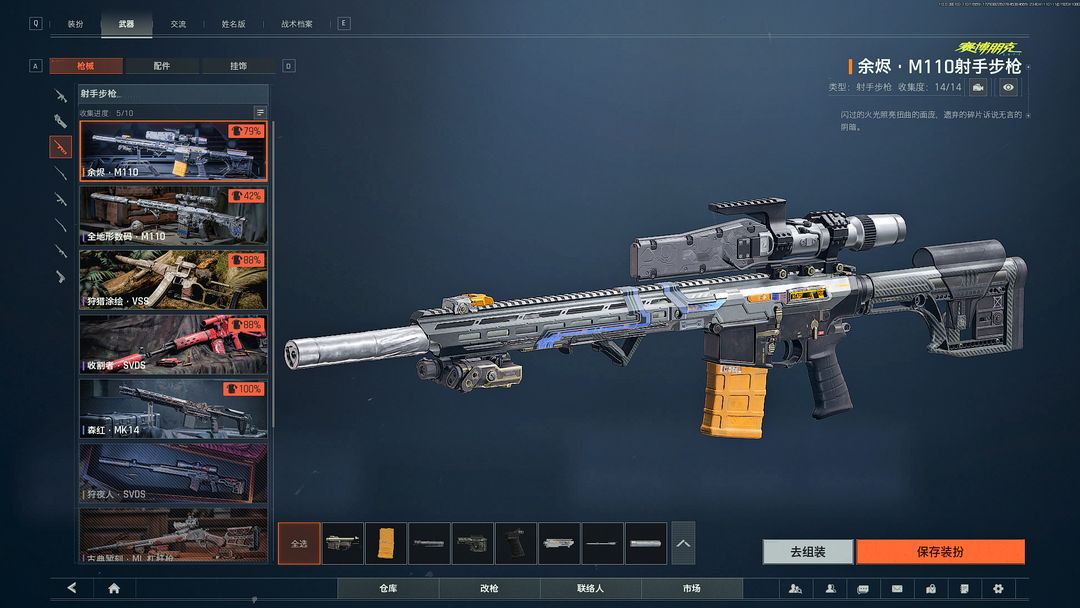1080x608 pixels.
Task: Save the outfit with 保存装扮
Action: (x=940, y=551)
